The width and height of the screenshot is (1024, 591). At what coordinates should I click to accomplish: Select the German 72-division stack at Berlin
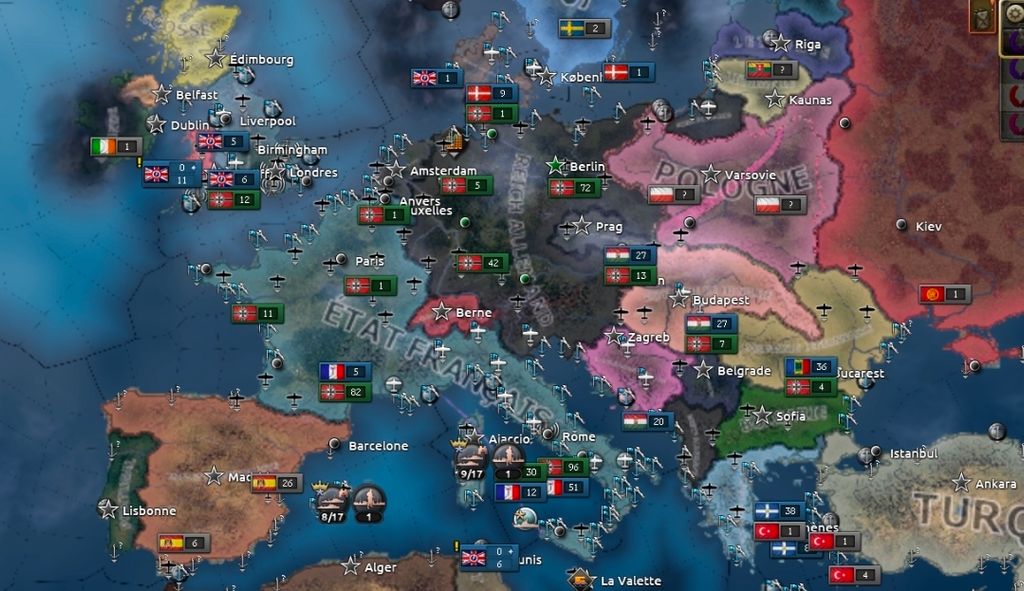(574, 188)
